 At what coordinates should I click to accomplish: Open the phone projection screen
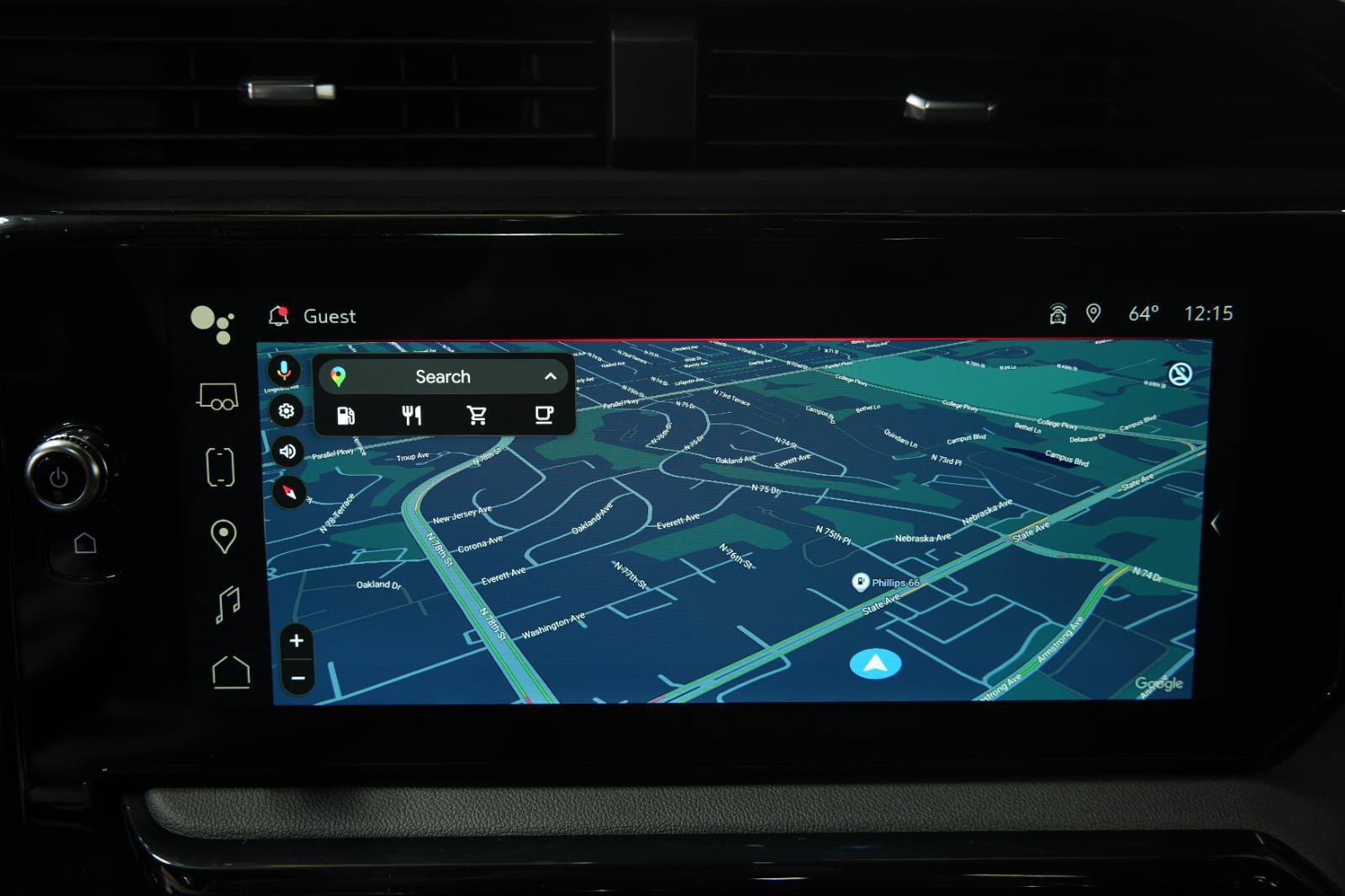point(219,467)
